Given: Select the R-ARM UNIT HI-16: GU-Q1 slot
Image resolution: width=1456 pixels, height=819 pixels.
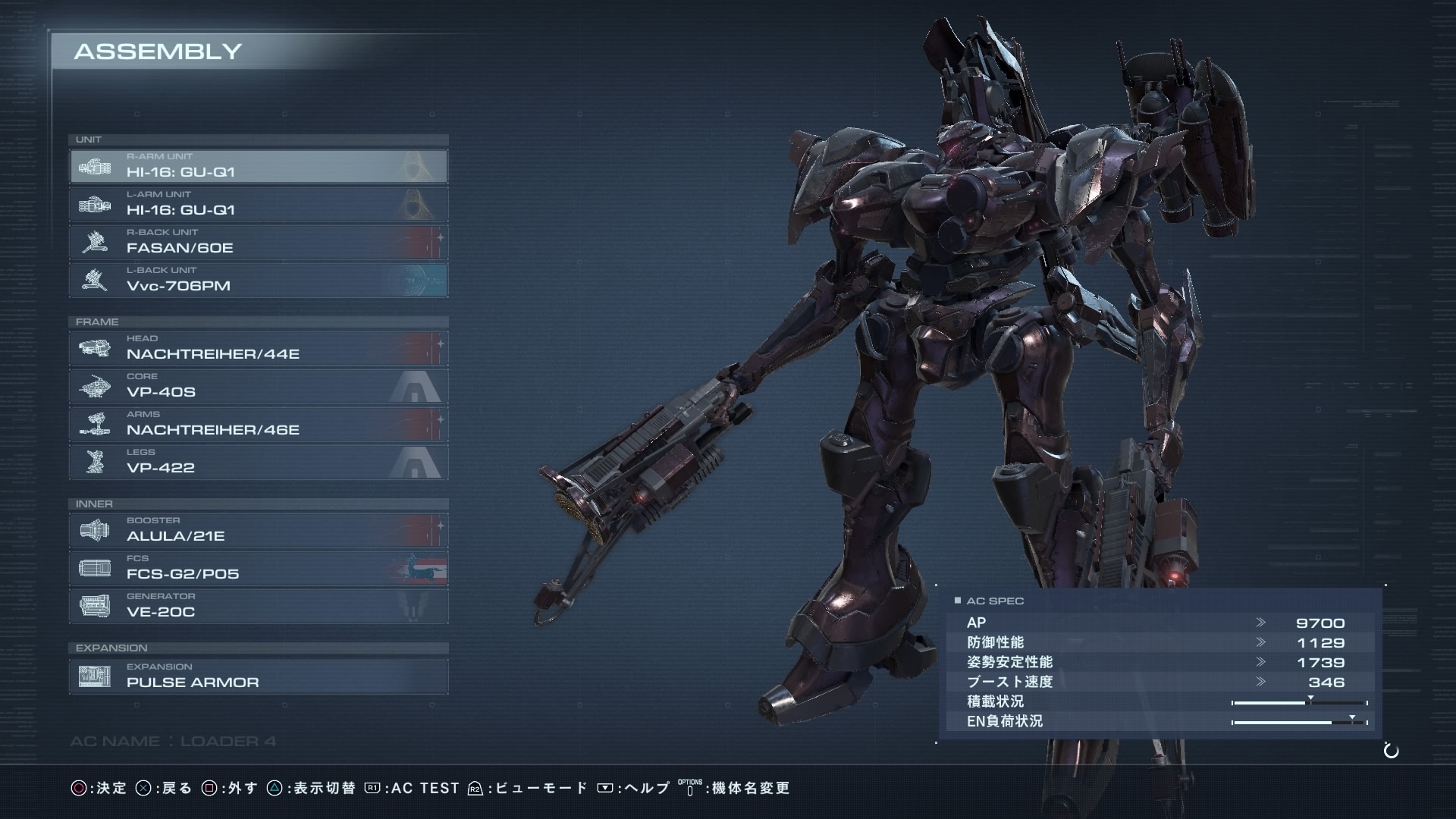Looking at the screenshot, I should pos(258,166).
